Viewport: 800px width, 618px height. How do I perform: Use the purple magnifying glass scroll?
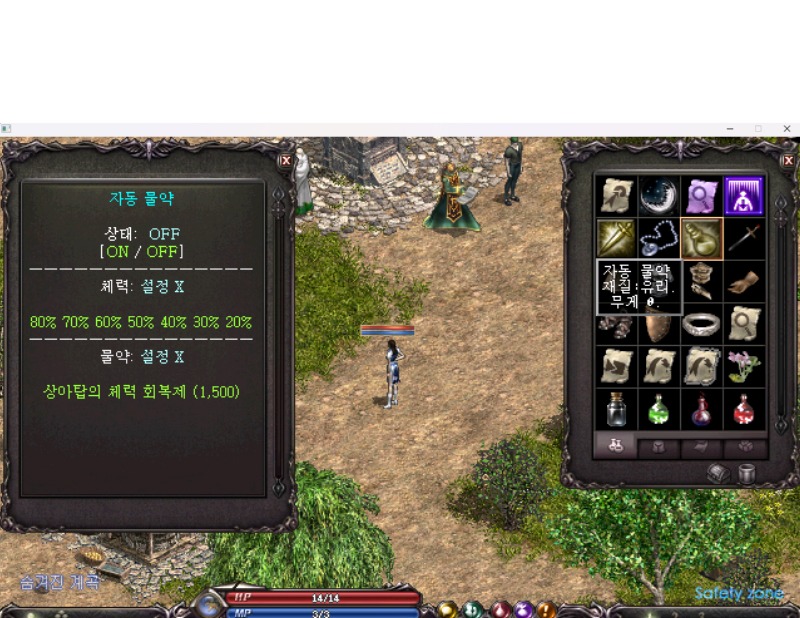tap(700, 196)
